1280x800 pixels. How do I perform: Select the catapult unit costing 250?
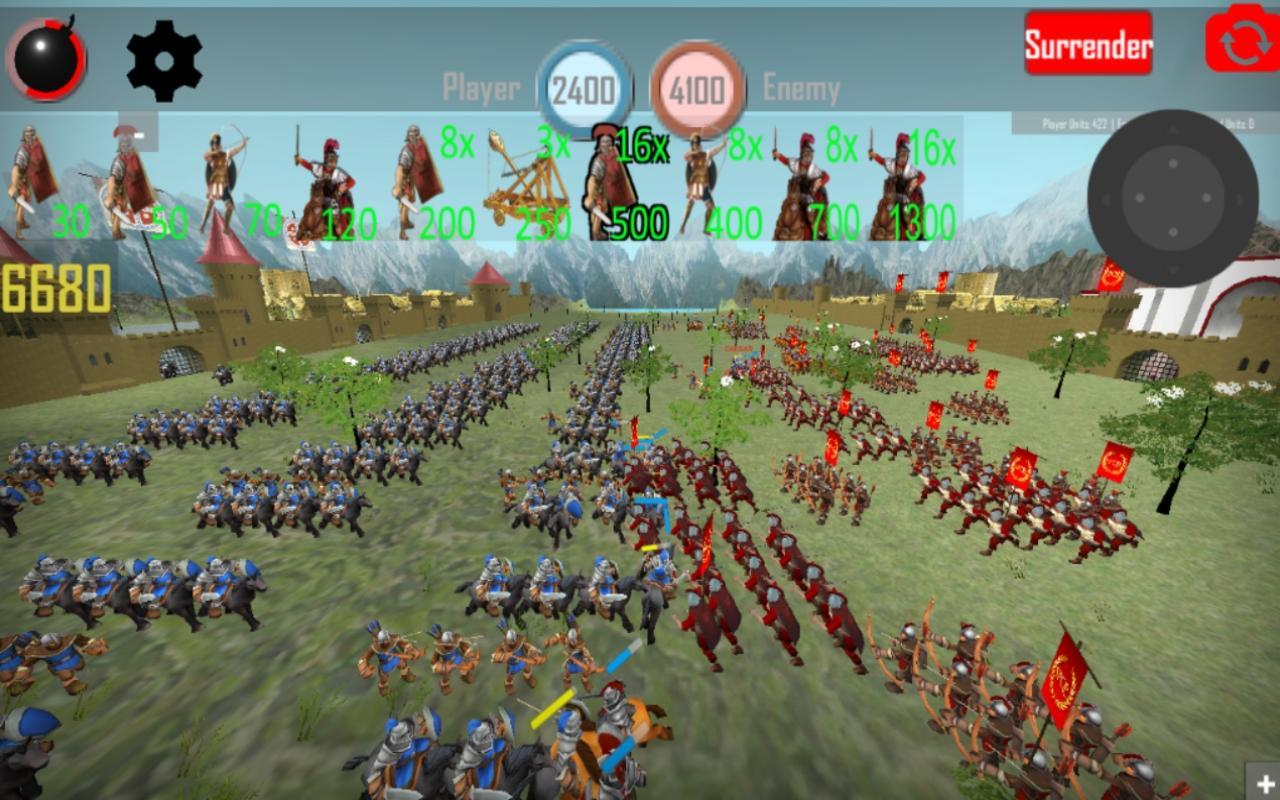pos(520,185)
